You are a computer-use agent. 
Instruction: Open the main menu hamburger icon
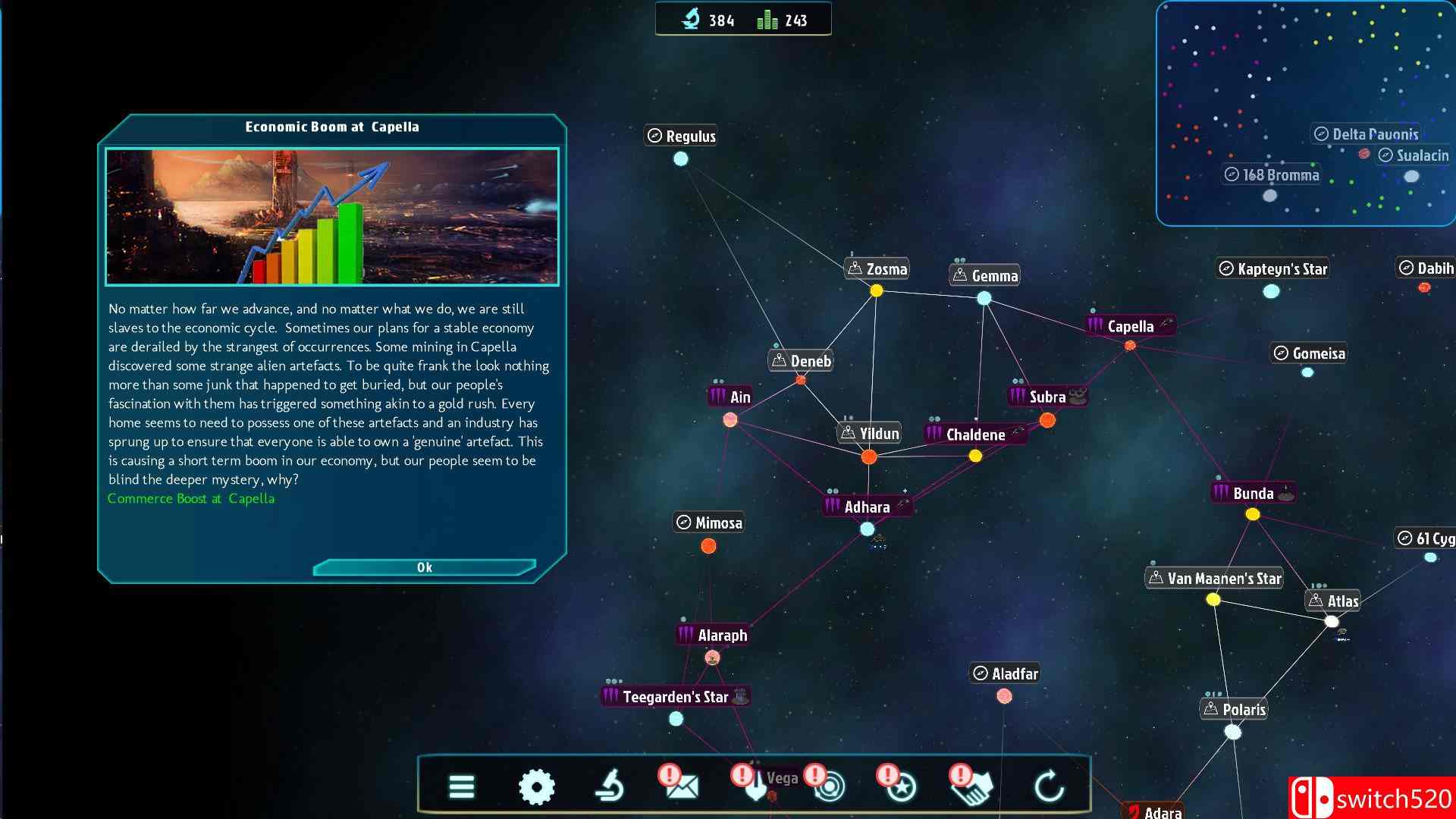[462, 787]
